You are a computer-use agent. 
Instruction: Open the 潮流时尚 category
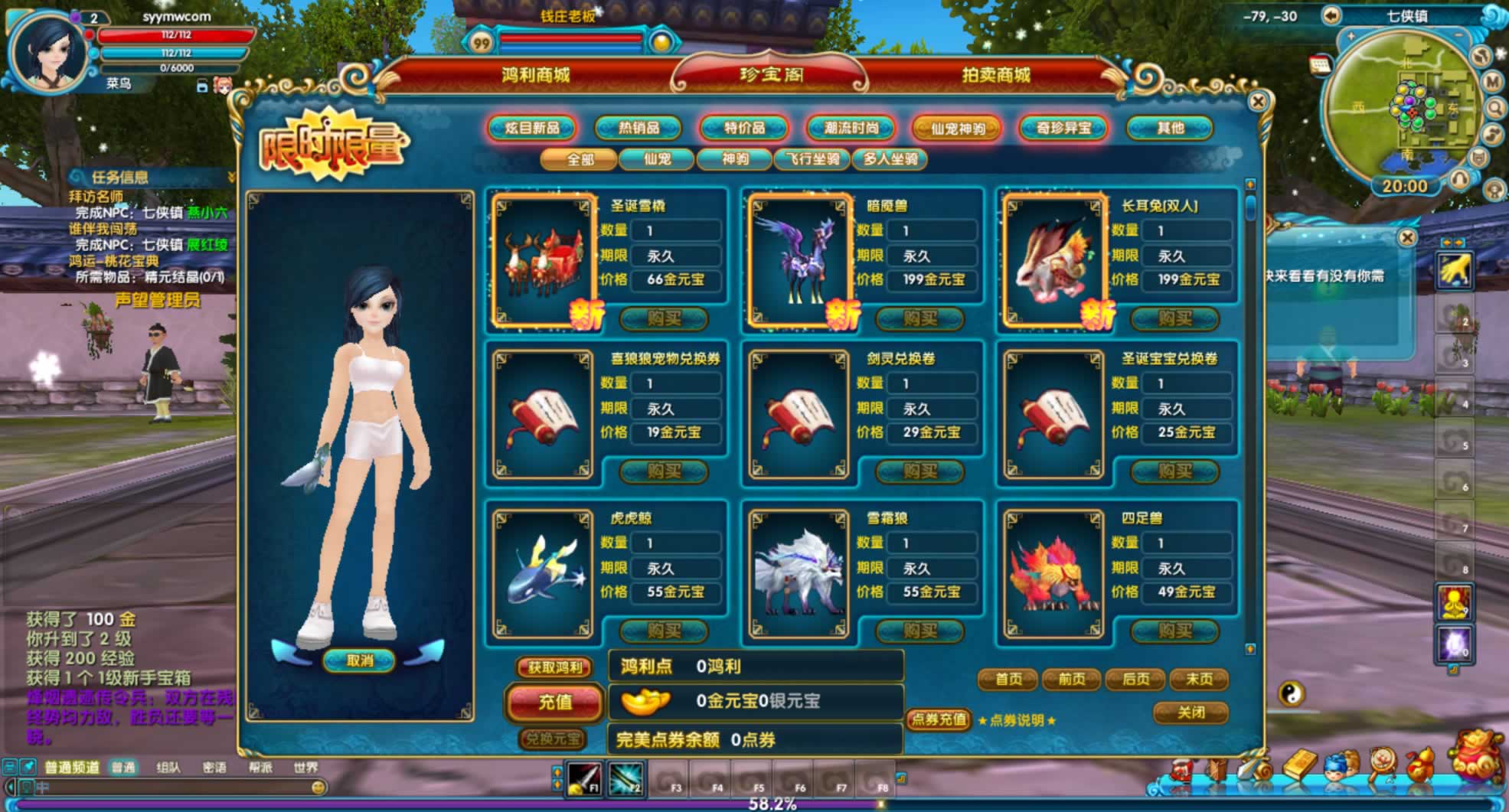[x=851, y=128]
